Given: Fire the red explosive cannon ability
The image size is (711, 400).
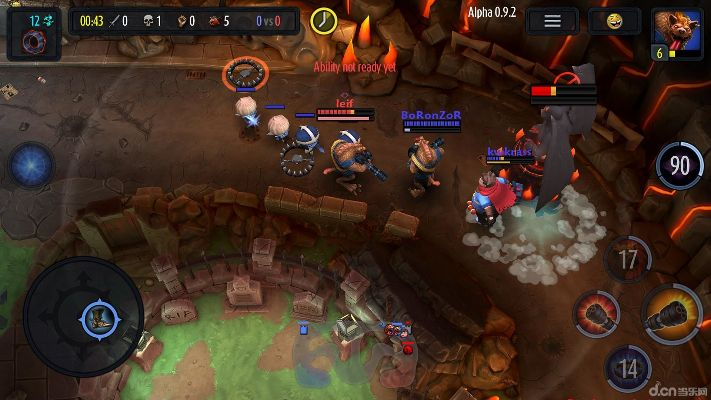Looking at the screenshot, I should tap(596, 316).
